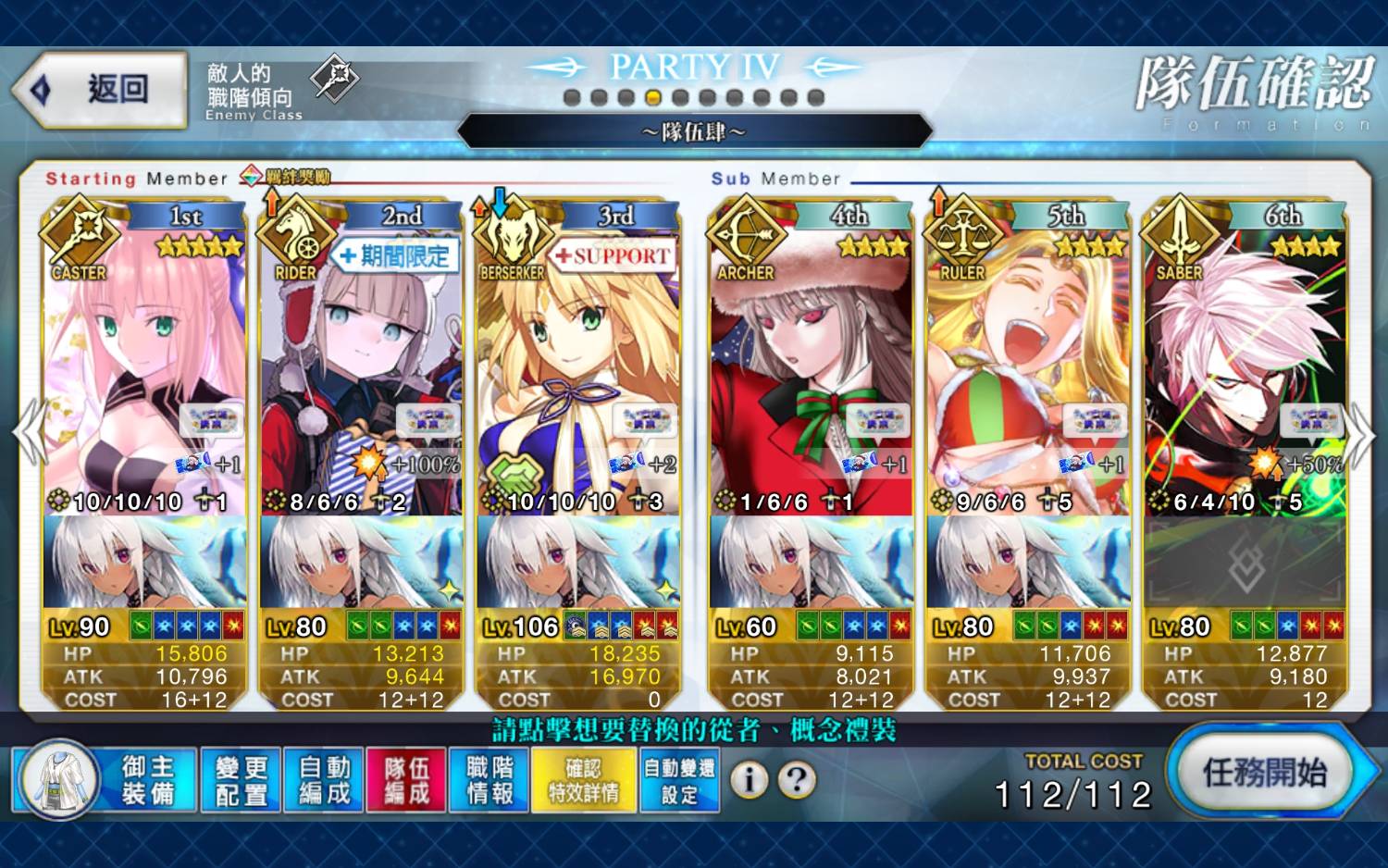Go back with the 返回 button

[100, 90]
